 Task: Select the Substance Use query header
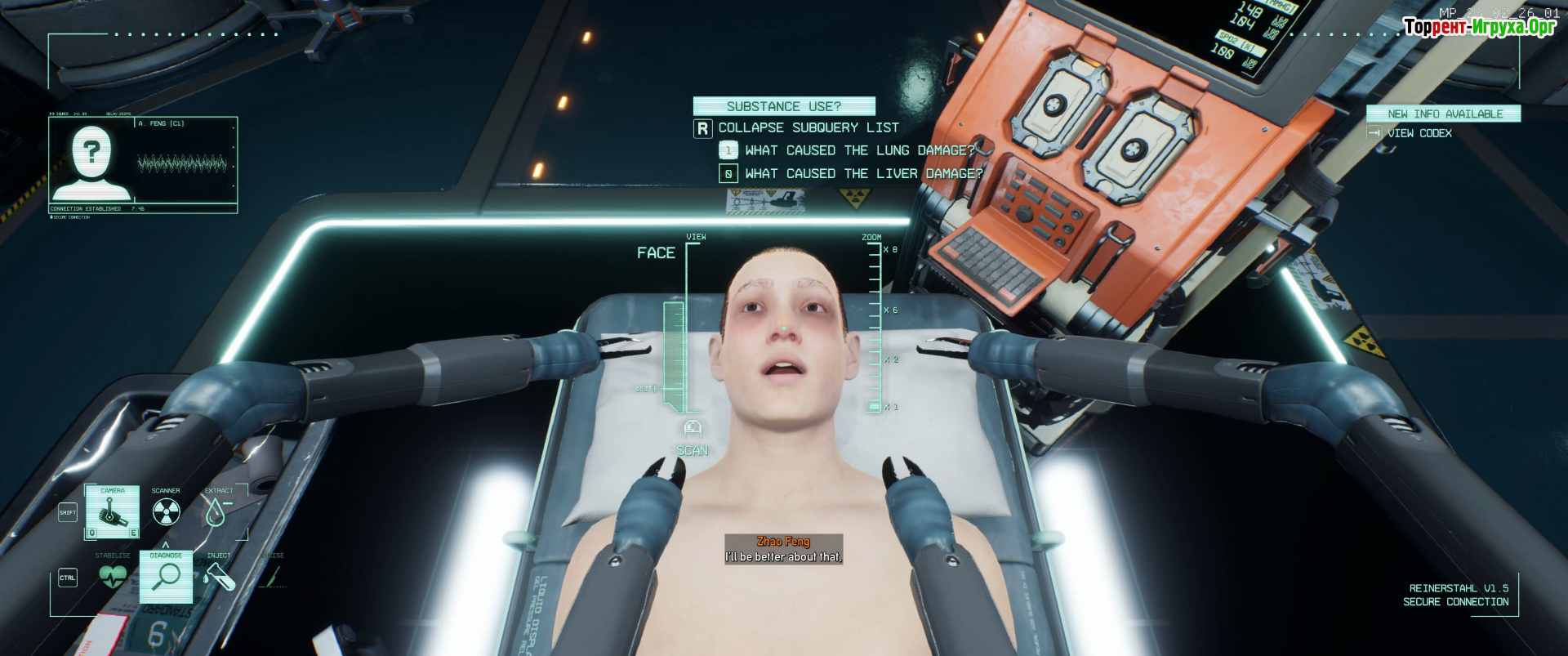pyautogui.click(x=784, y=106)
